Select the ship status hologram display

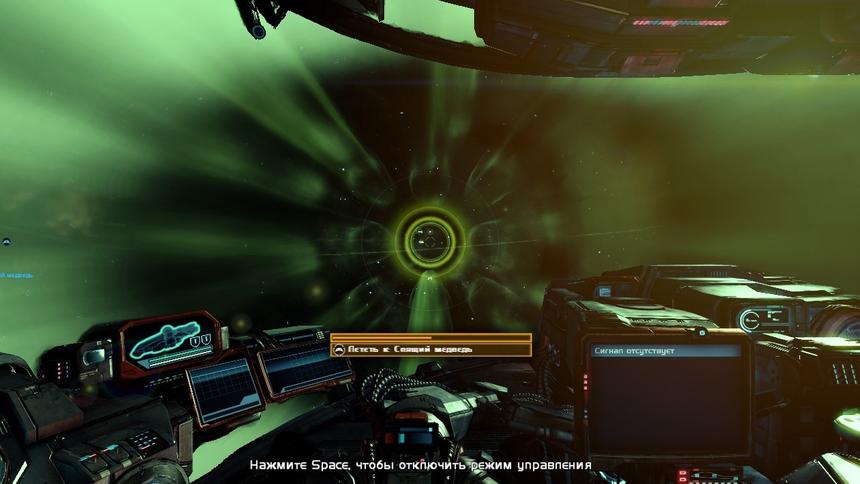click(x=170, y=343)
